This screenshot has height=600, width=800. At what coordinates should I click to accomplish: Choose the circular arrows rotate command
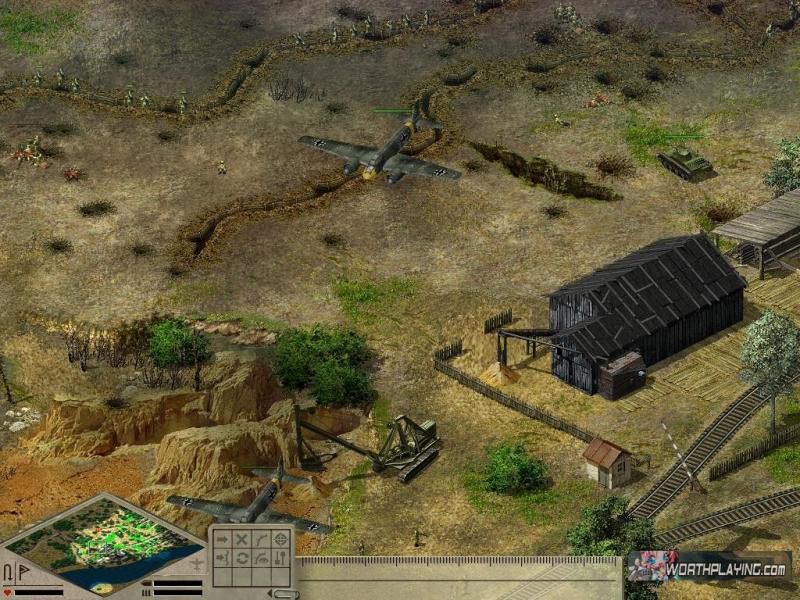[x=241, y=557]
